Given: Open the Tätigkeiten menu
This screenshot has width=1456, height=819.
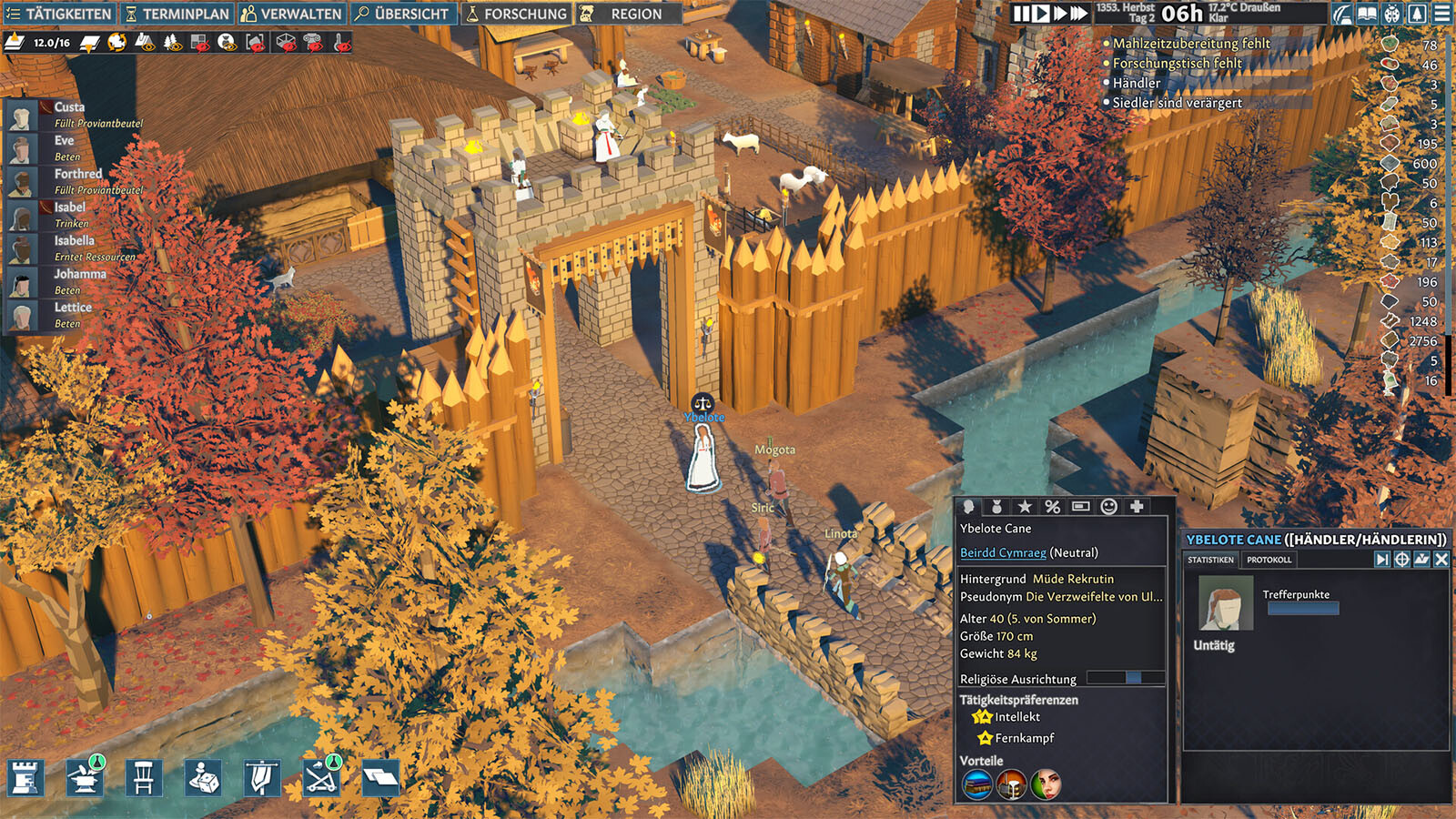Looking at the screenshot, I should click(59, 14).
